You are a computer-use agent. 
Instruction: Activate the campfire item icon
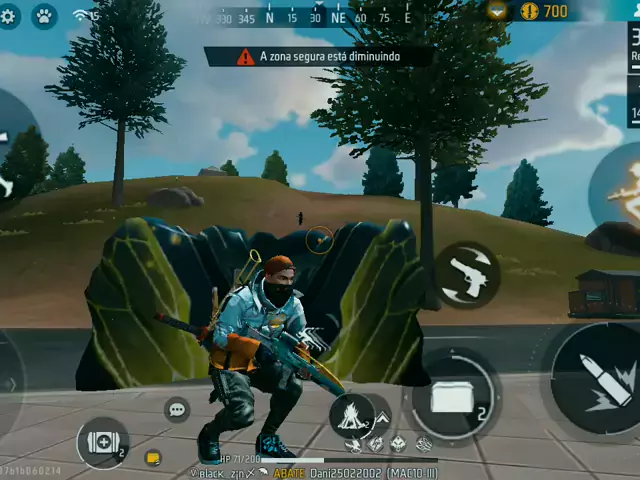click(352, 413)
